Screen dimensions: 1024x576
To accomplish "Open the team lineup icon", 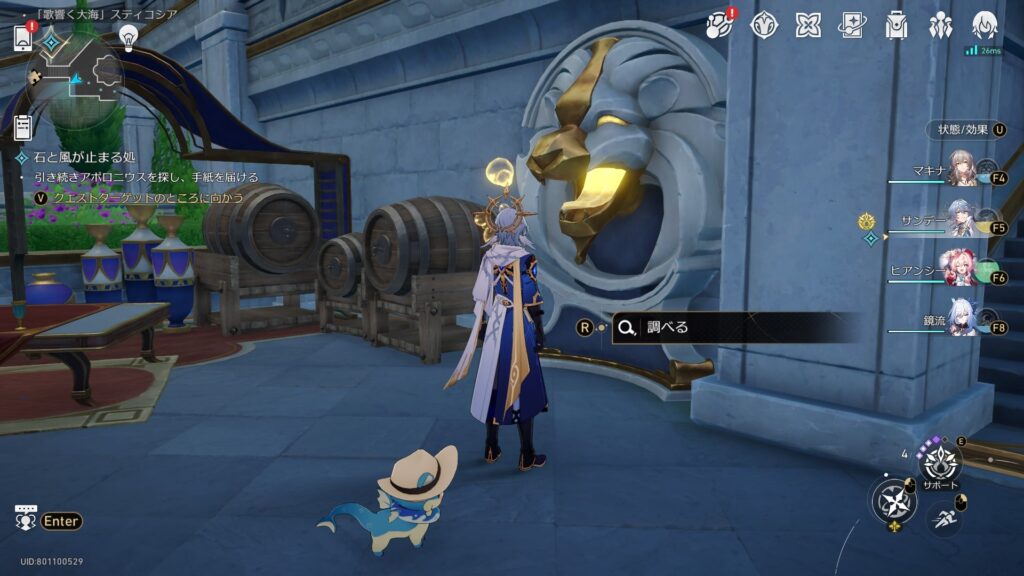I will [x=941, y=25].
